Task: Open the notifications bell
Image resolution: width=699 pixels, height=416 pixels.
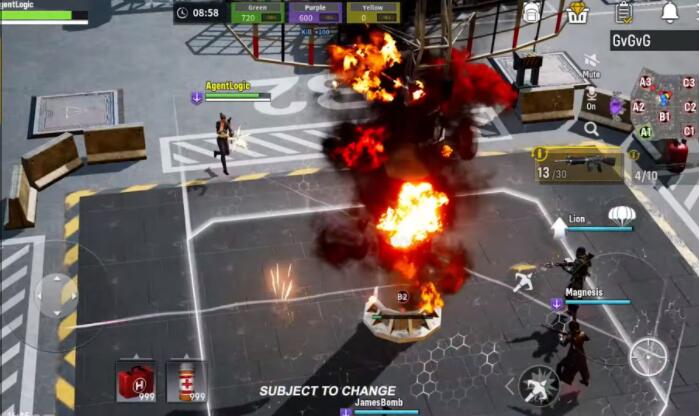Action: [669, 12]
